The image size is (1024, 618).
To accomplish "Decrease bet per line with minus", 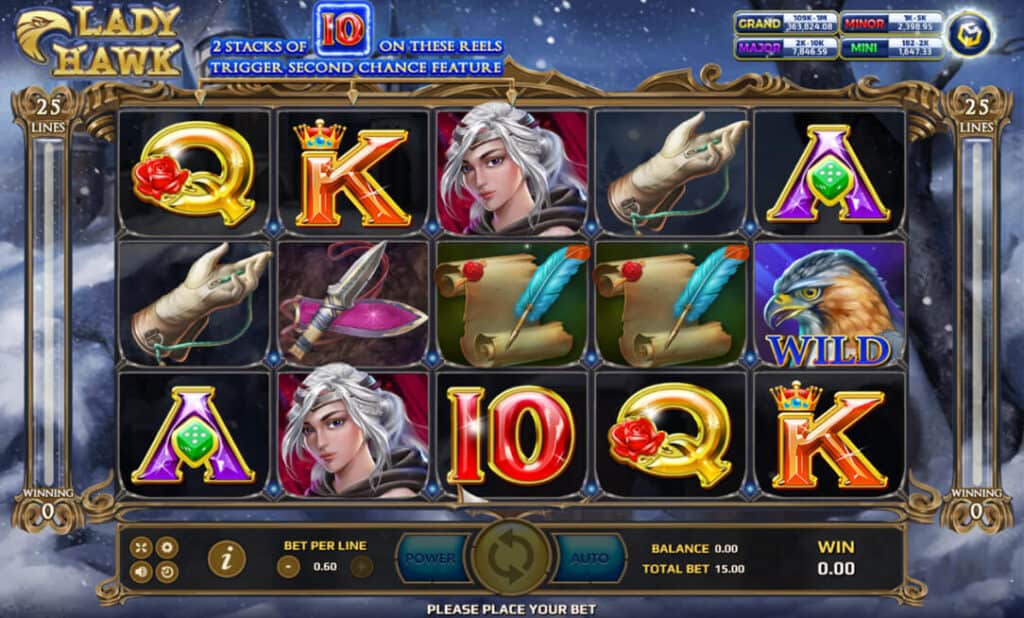I will (287, 566).
